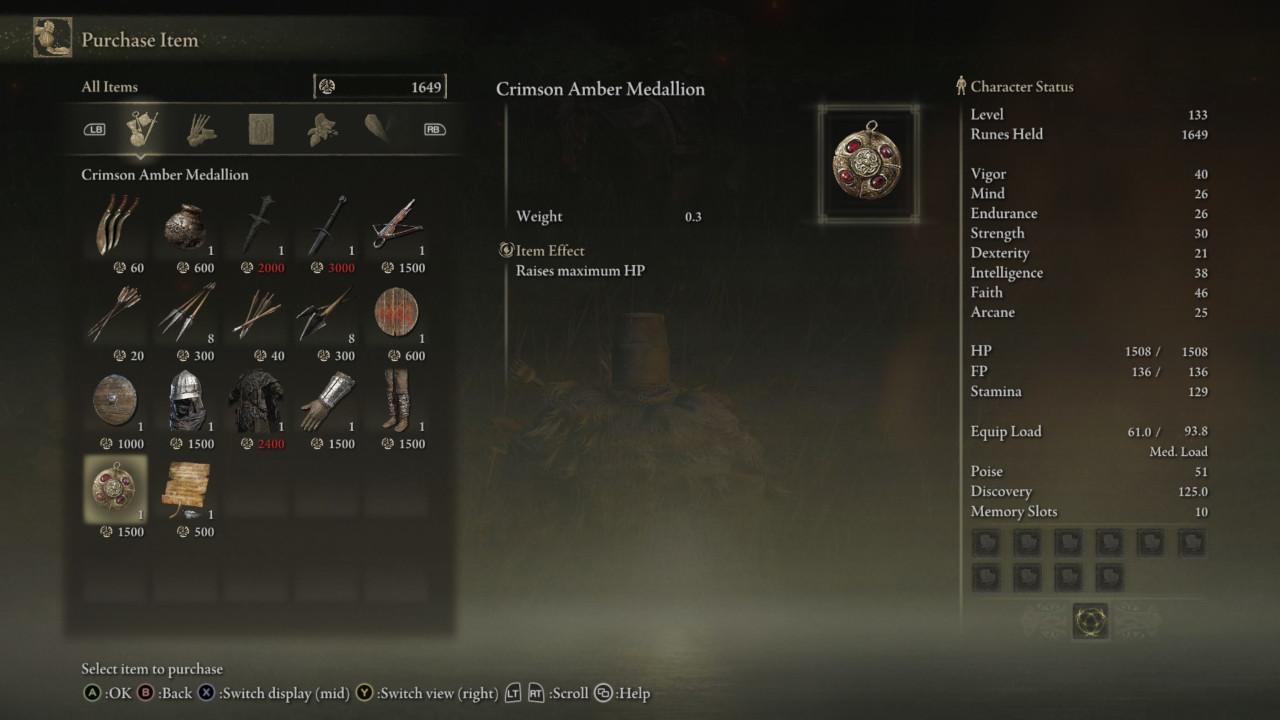The image size is (1280, 720).
Task: Select the All Items category tab
Action: coord(143,129)
